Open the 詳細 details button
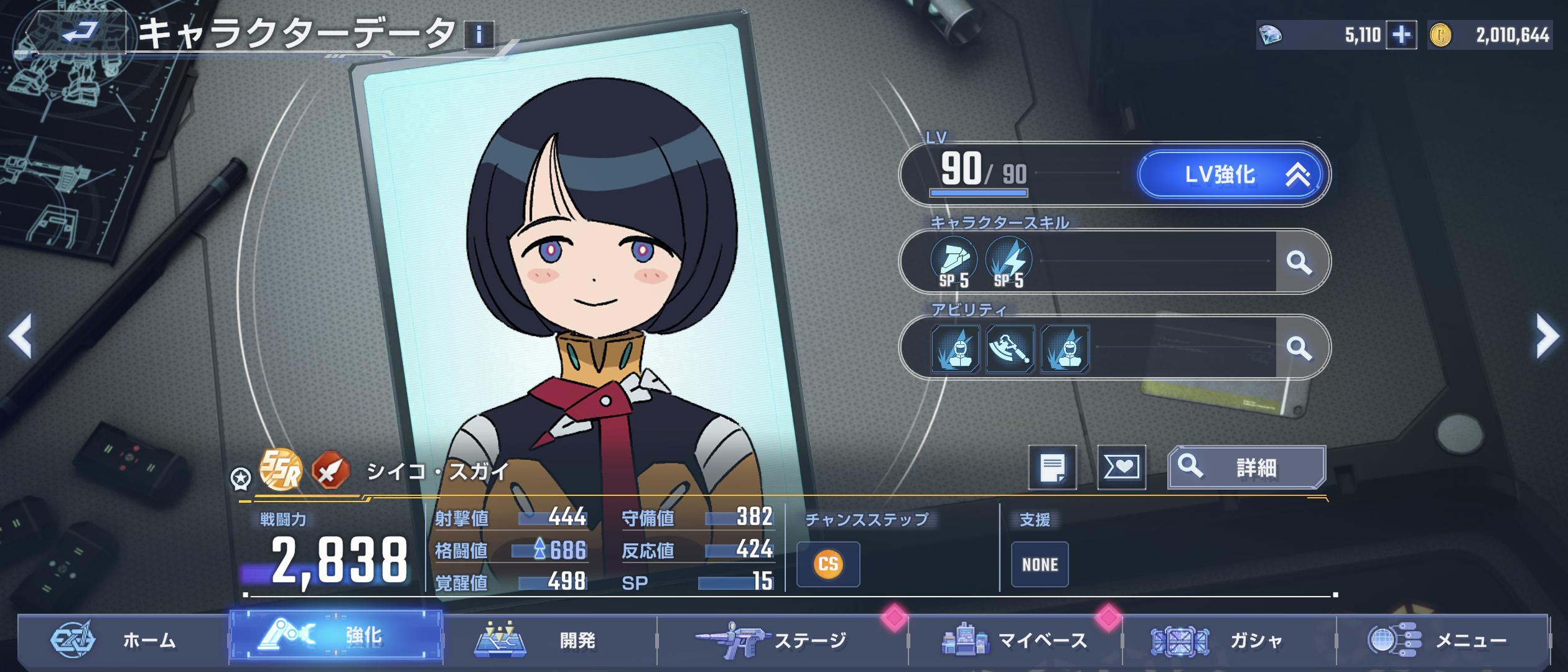 point(1246,467)
